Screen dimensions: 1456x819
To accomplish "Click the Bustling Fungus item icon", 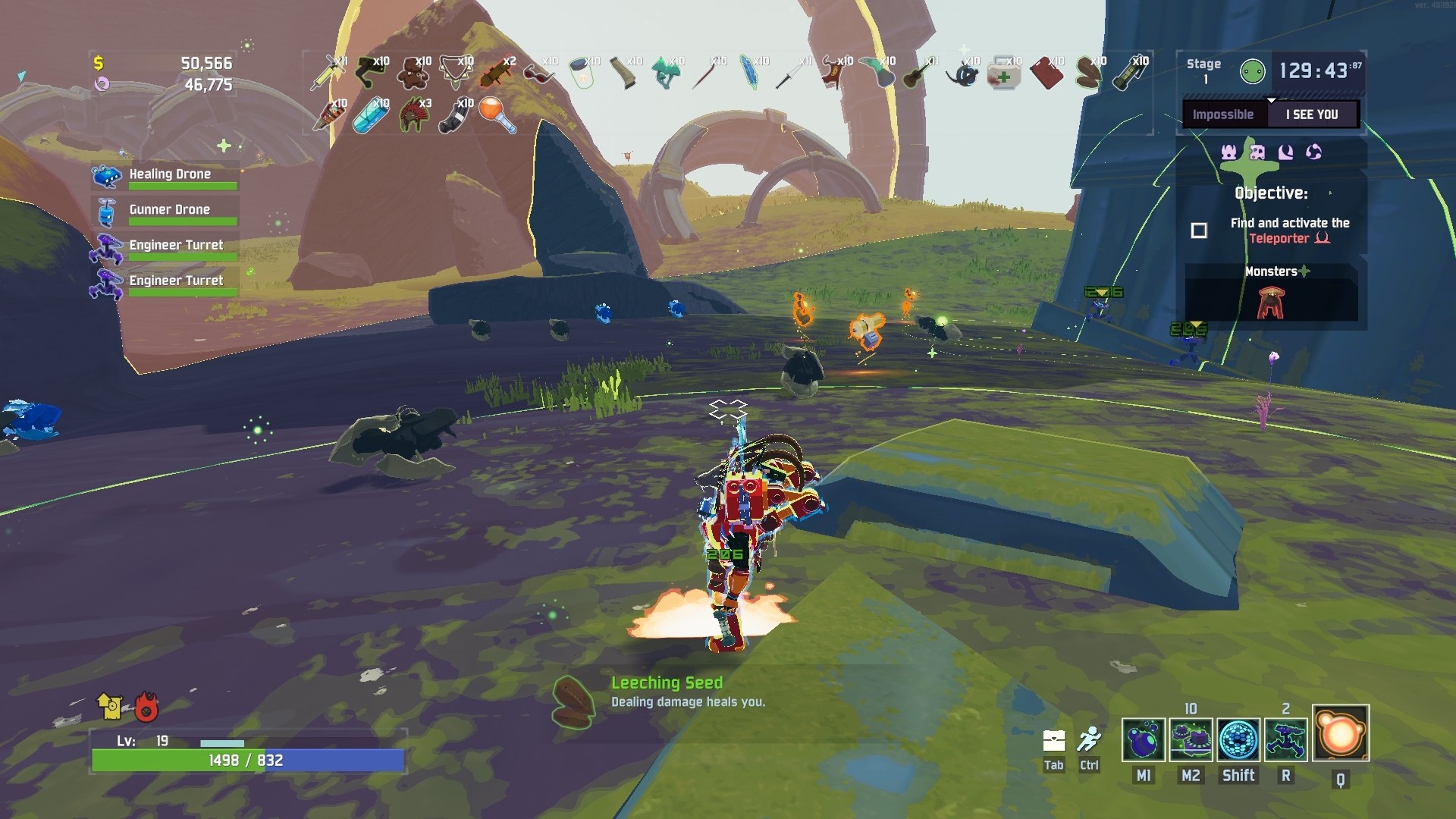I will [667, 74].
